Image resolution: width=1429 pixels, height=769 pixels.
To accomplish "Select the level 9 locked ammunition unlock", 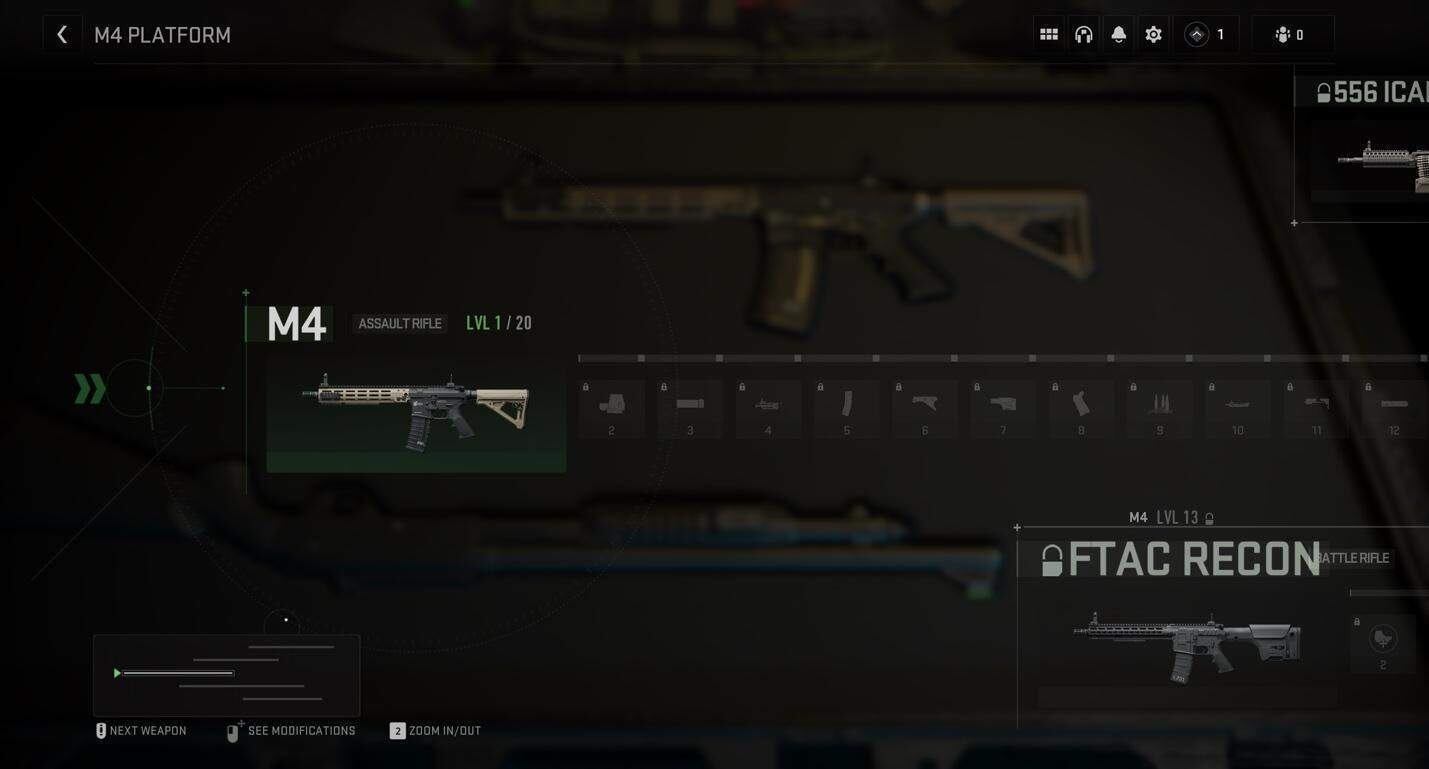I will click(1160, 408).
